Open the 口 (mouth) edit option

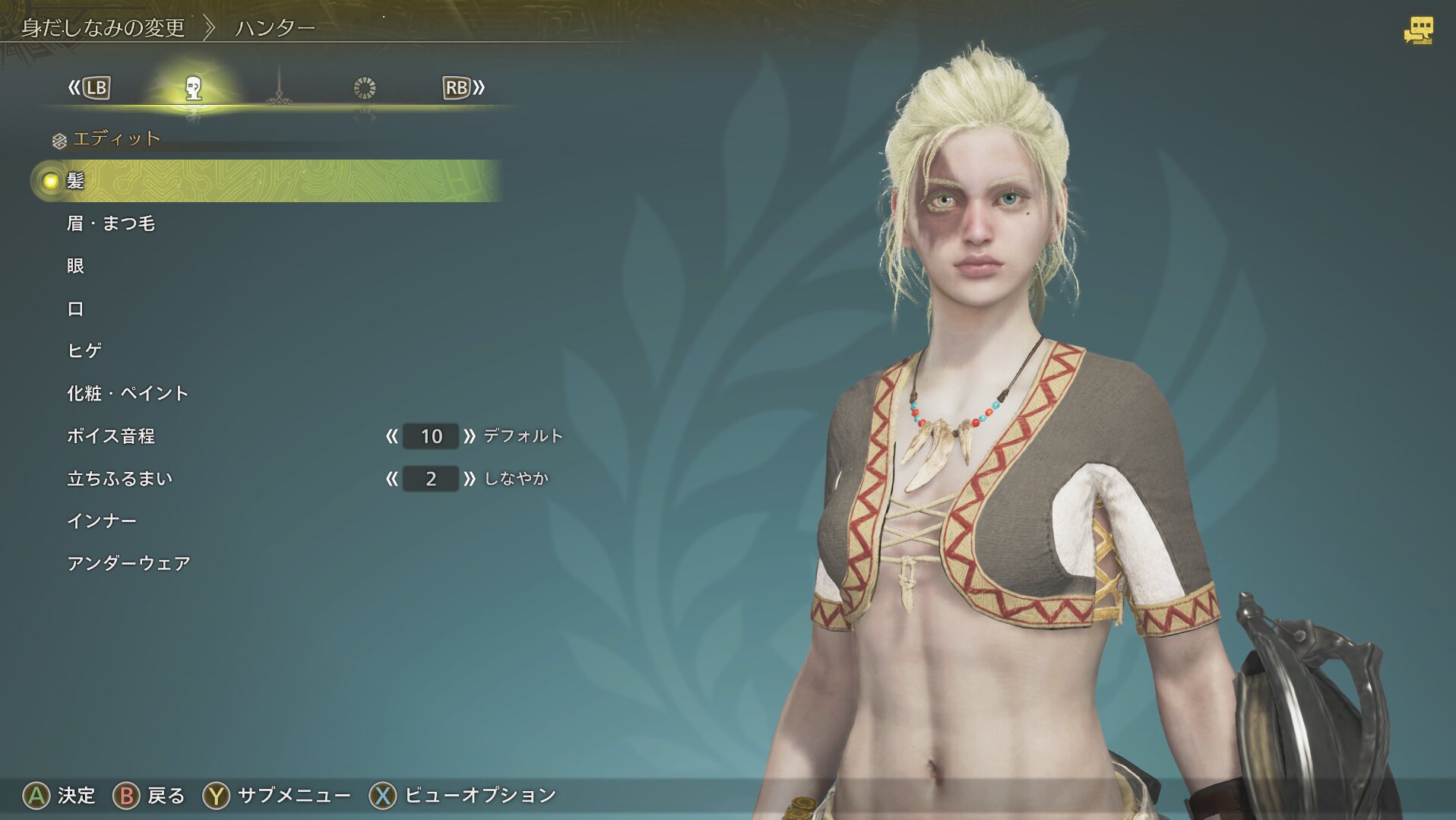coord(75,309)
